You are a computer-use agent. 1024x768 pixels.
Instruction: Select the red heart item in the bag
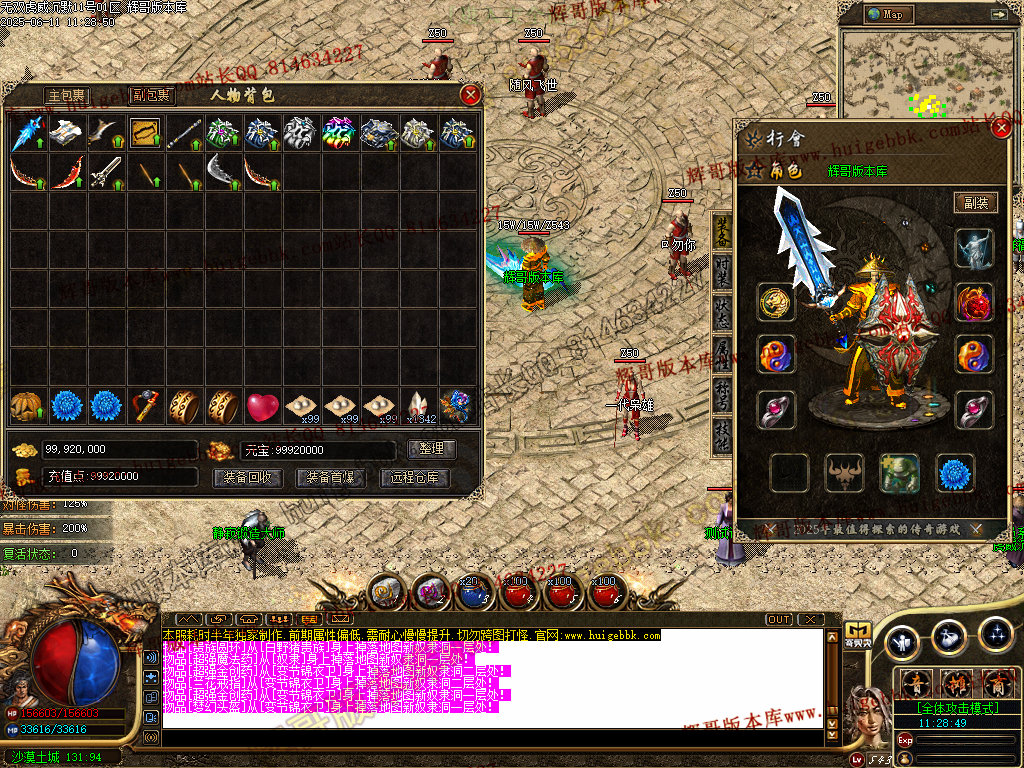262,406
